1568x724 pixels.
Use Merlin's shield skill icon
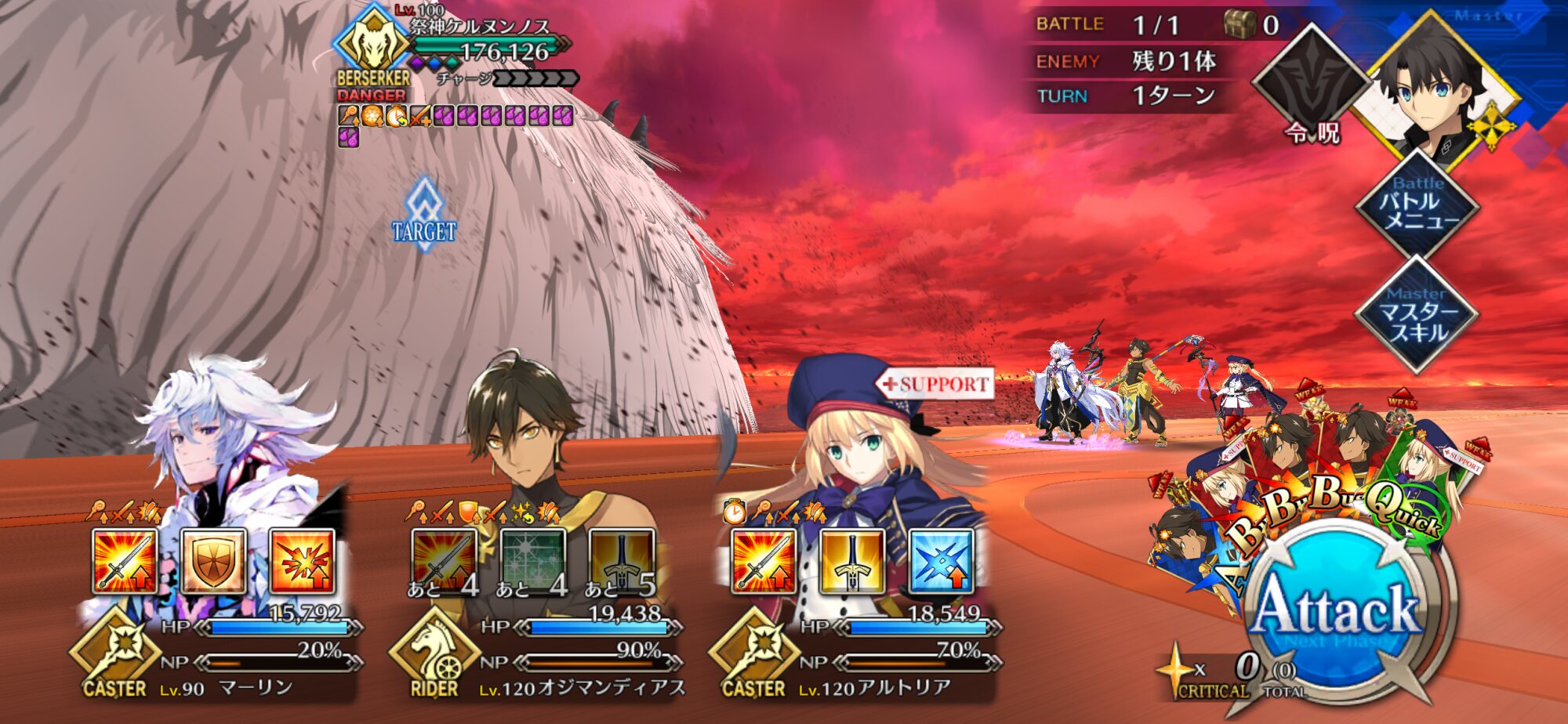[x=213, y=561]
